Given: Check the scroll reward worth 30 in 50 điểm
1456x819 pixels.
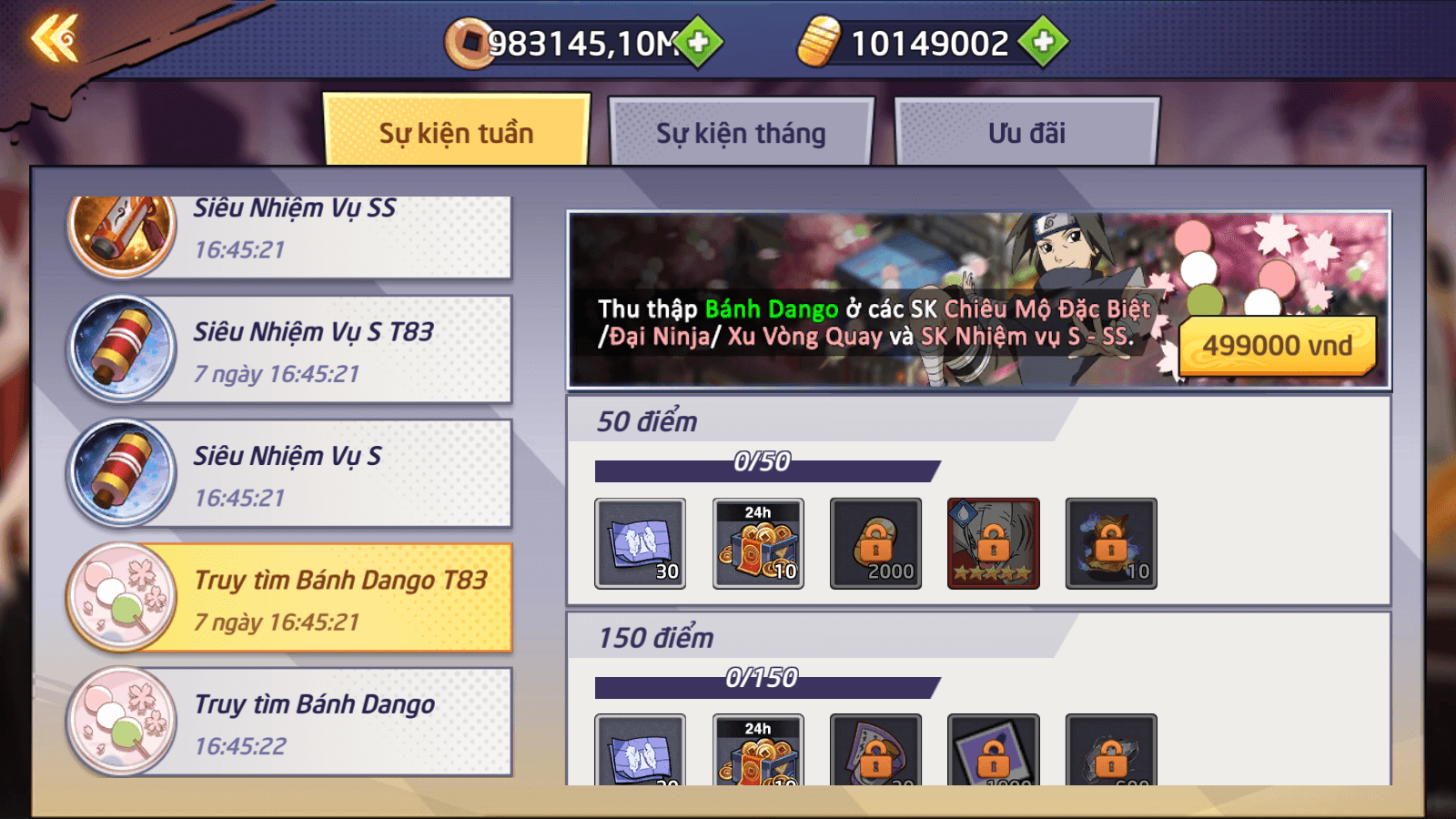Looking at the screenshot, I should (x=640, y=543).
